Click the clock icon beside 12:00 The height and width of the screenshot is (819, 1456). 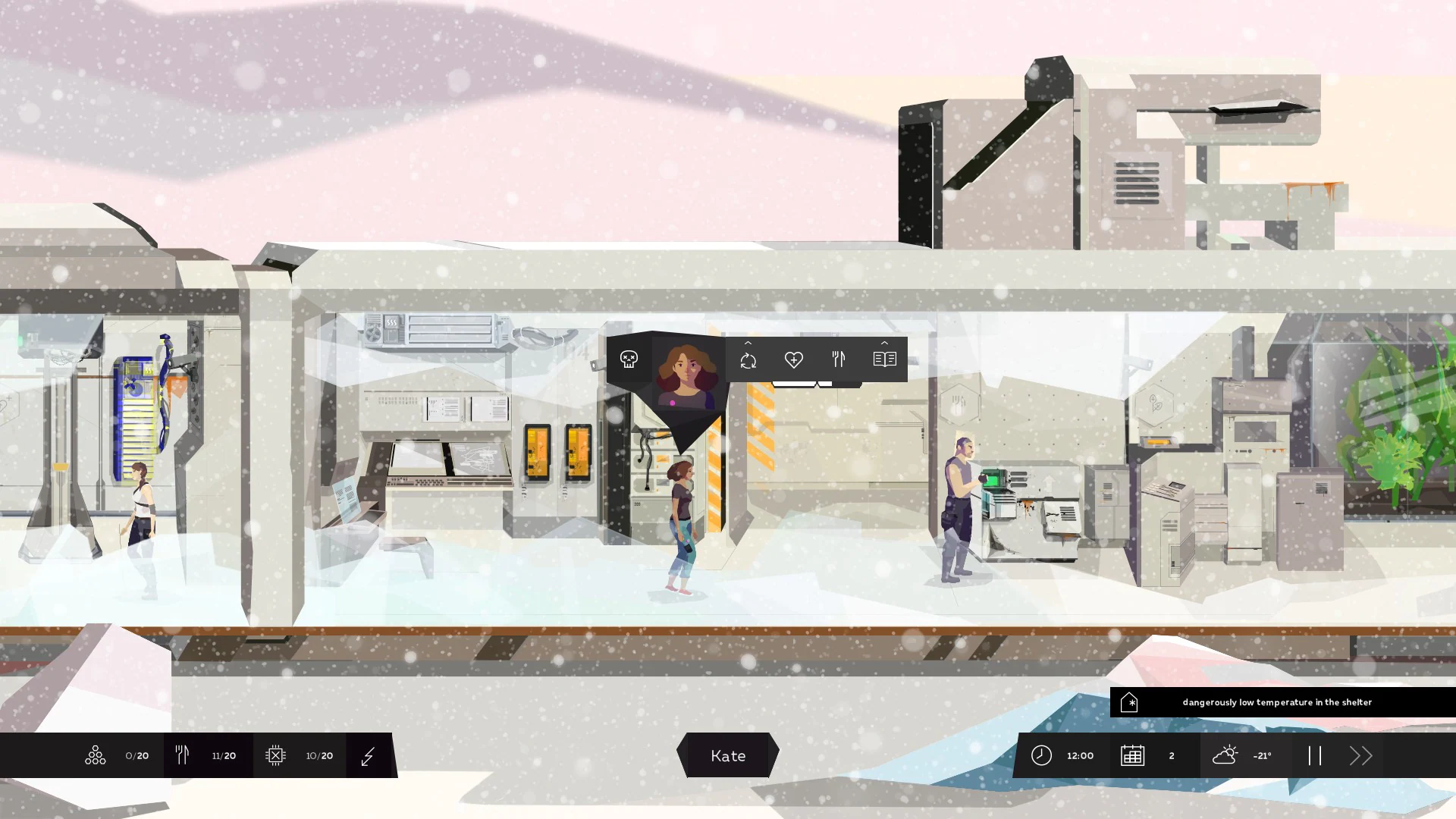tap(1041, 755)
